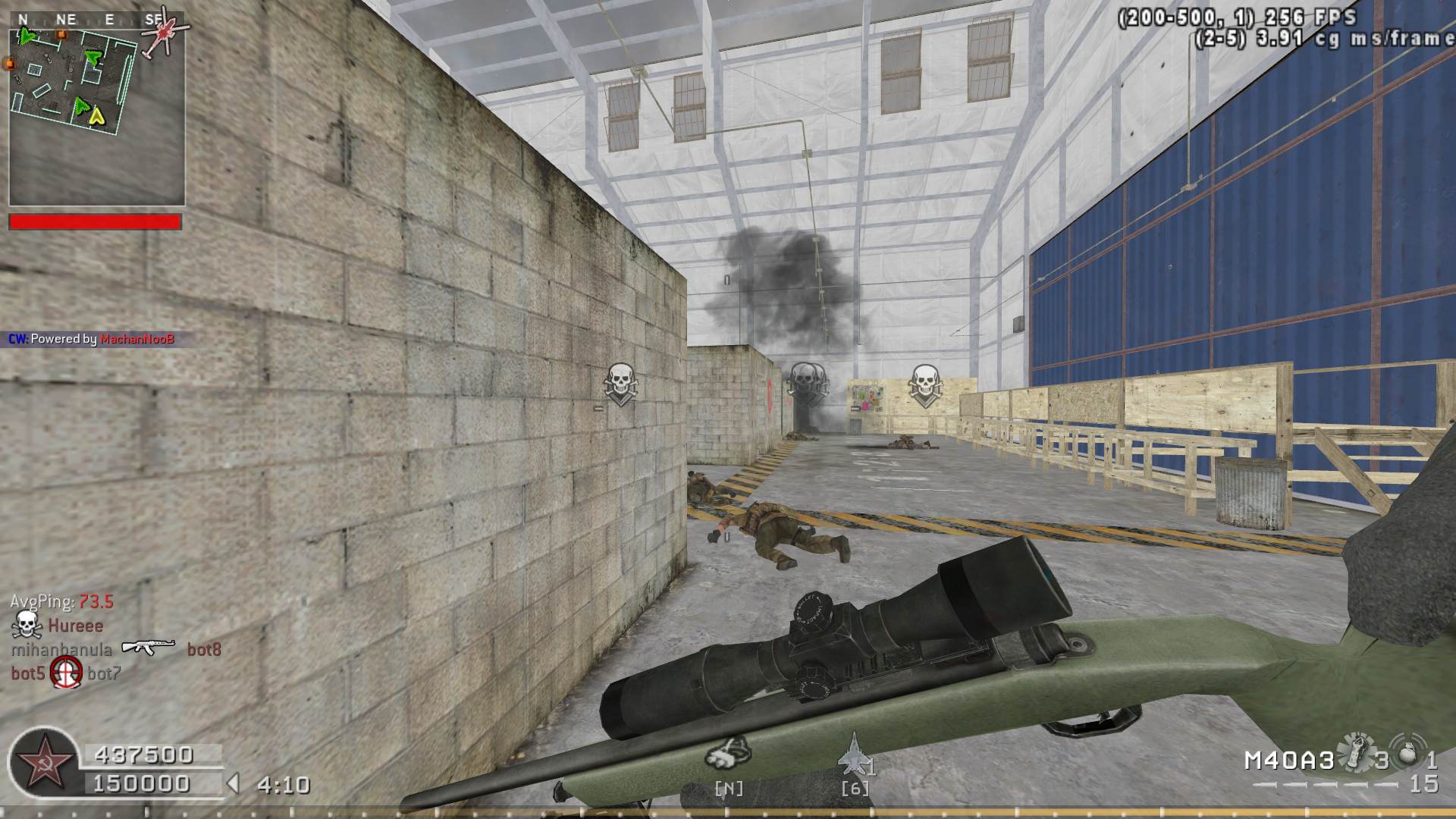This screenshot has height=819, width=1456.
Task: Activate the night vision goggles icon
Action: pyautogui.click(x=728, y=752)
